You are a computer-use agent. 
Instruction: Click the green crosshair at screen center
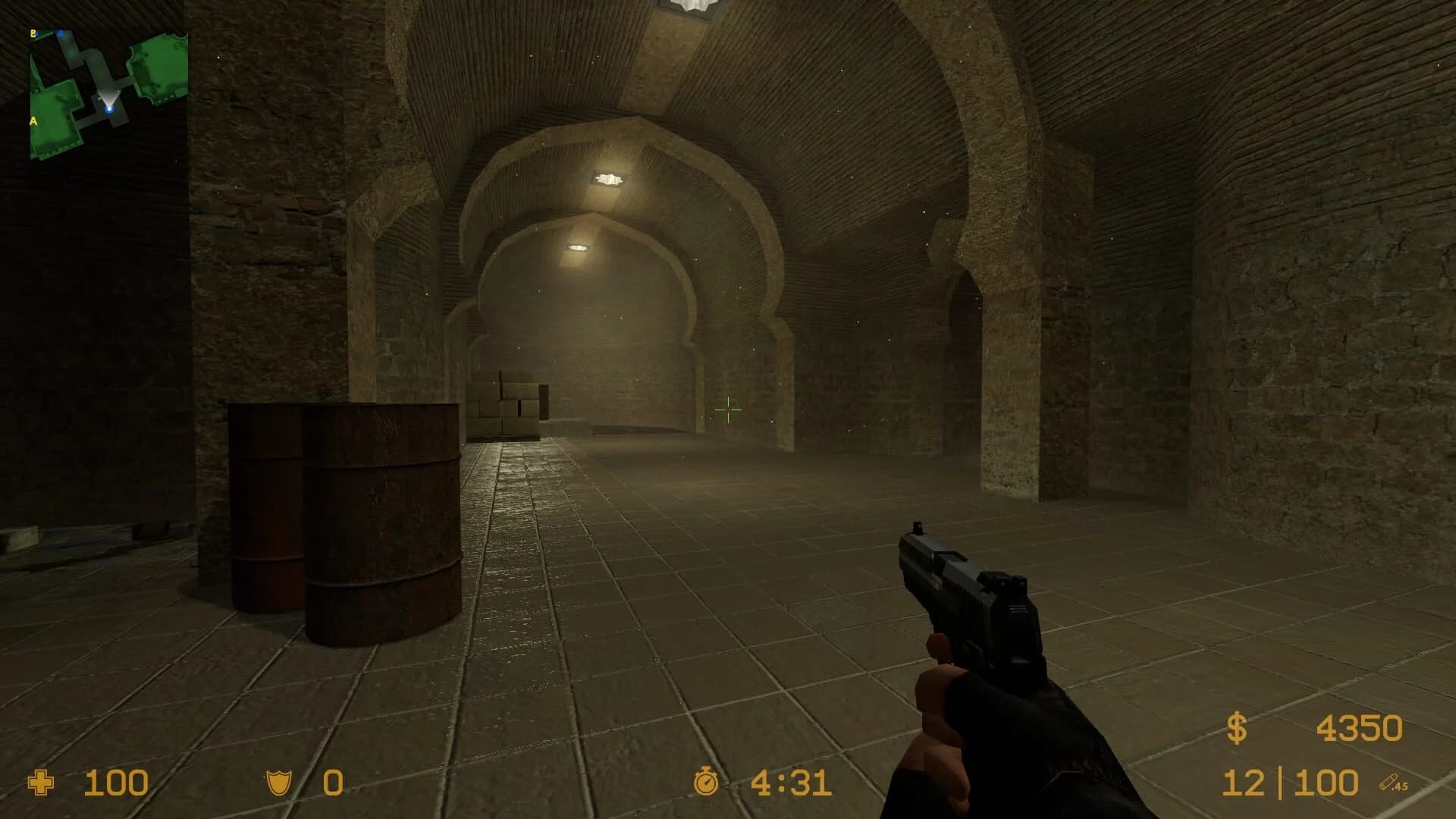coord(729,409)
